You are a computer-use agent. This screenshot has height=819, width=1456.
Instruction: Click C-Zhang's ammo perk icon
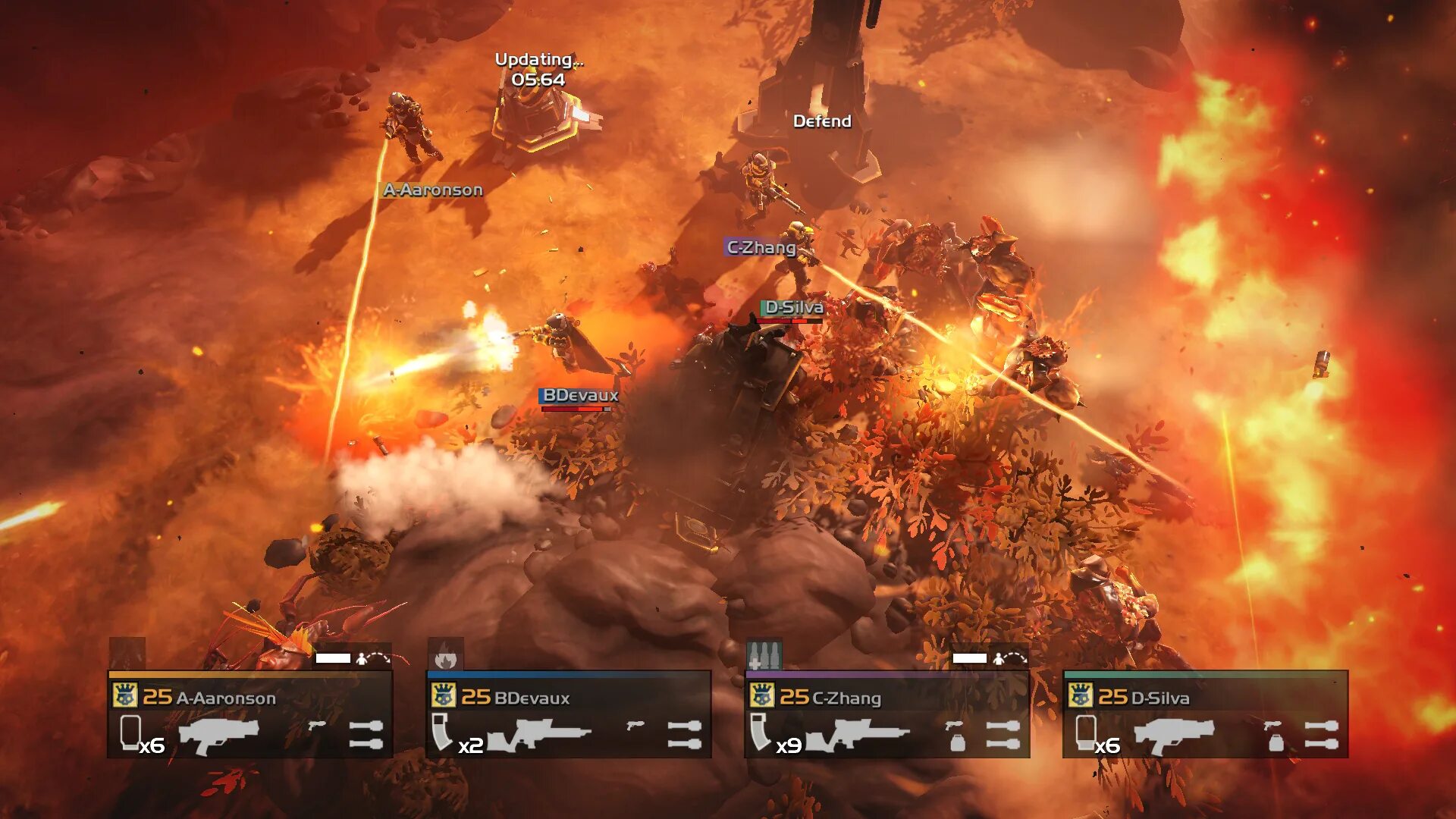click(764, 655)
